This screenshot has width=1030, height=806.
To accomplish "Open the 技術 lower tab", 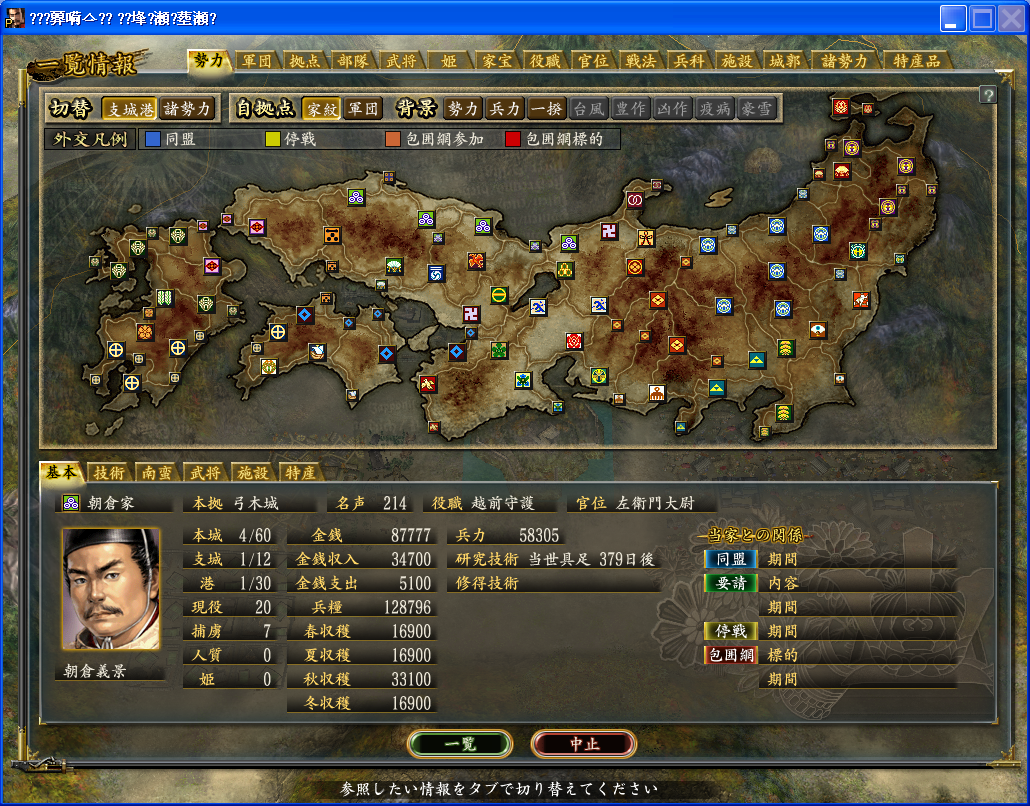I will [109, 472].
